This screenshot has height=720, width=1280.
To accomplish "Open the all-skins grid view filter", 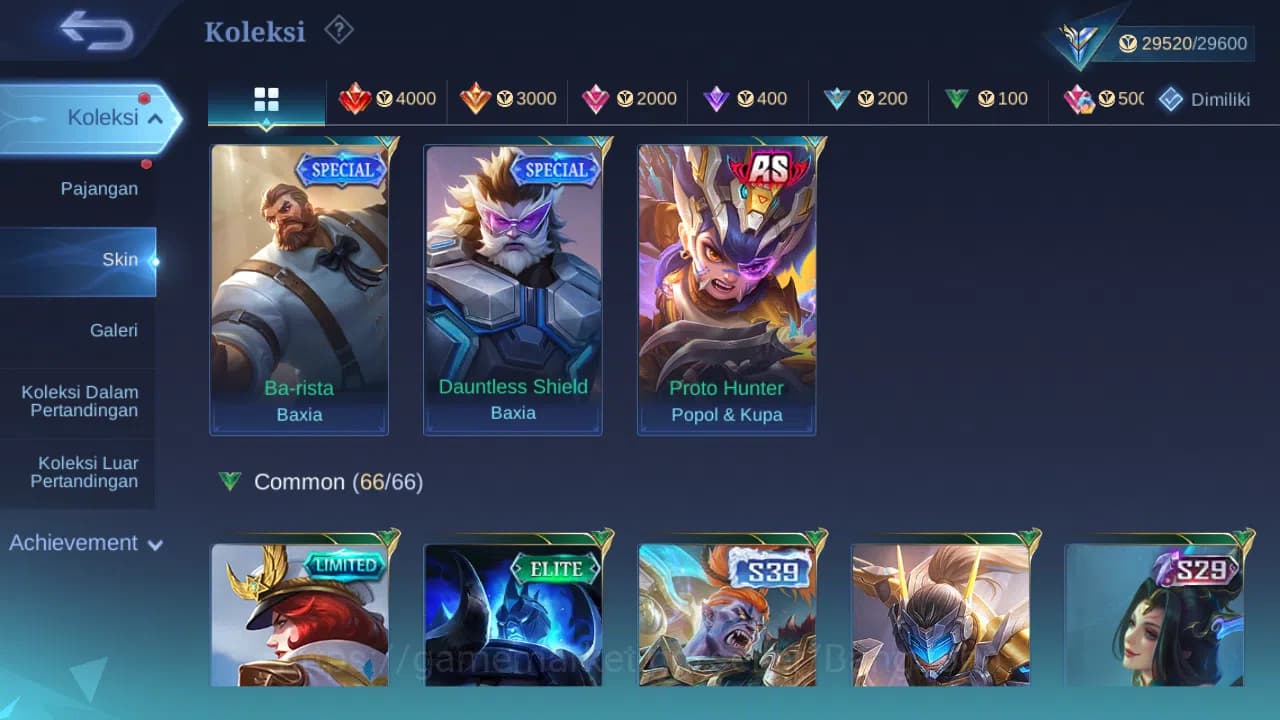I will pos(265,99).
